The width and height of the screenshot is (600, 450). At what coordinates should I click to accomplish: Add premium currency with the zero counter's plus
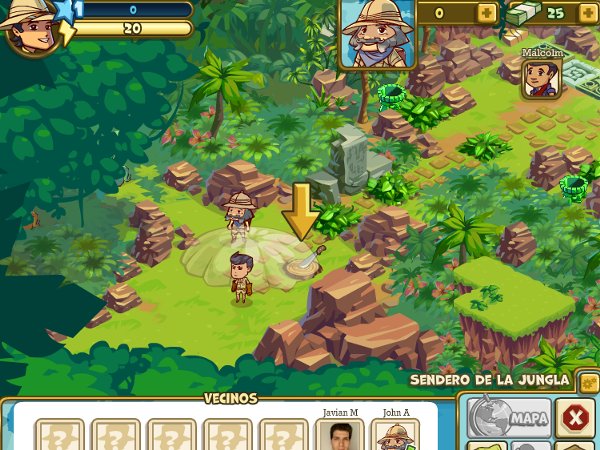(486, 13)
